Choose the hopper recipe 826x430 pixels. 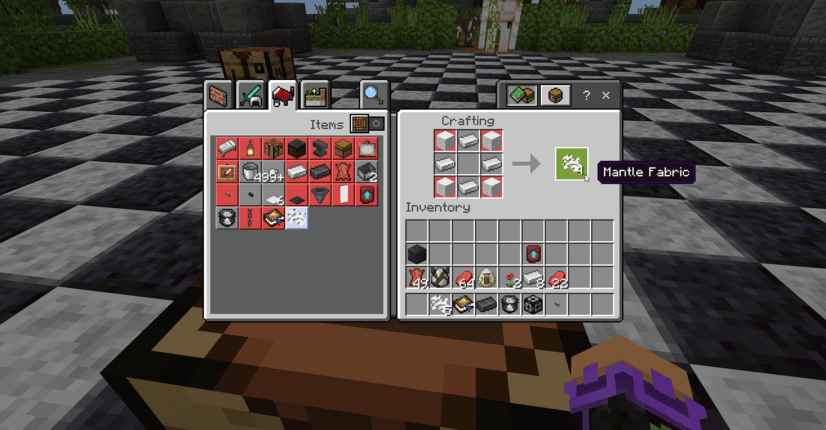[x=320, y=194]
